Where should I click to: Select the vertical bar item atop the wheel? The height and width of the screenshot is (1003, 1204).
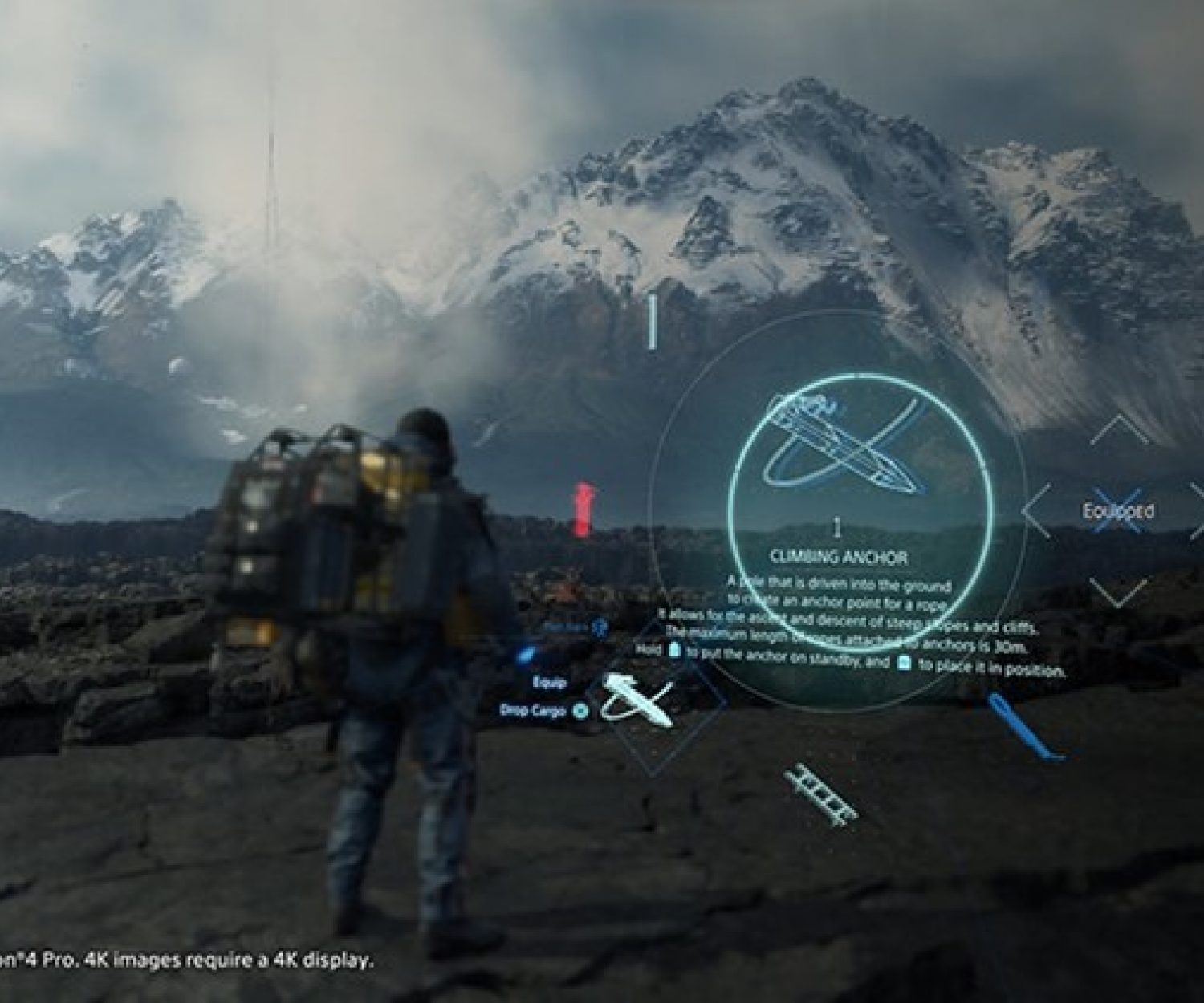click(x=653, y=323)
